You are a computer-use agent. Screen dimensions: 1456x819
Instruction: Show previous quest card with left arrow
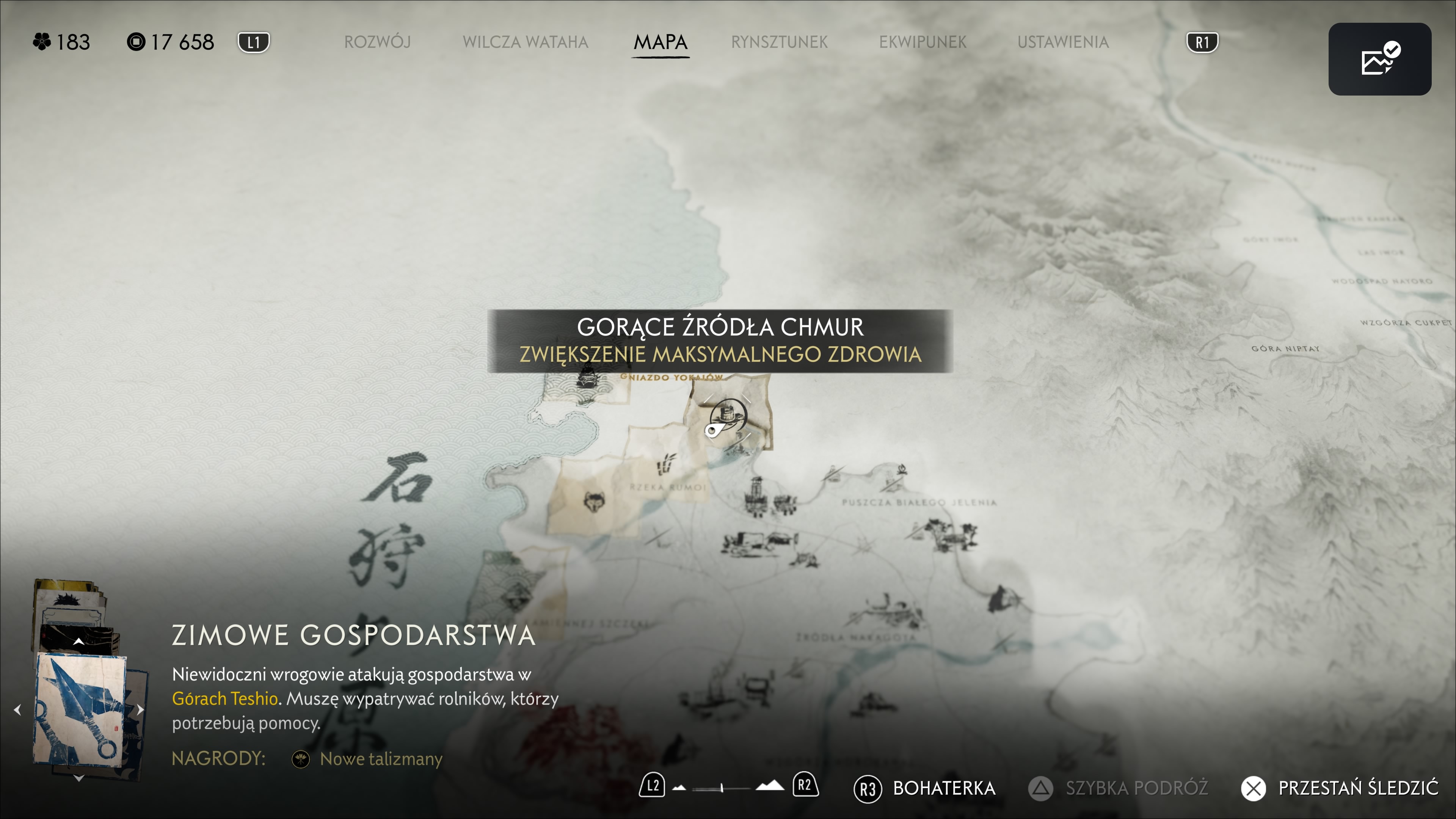tap(17, 709)
